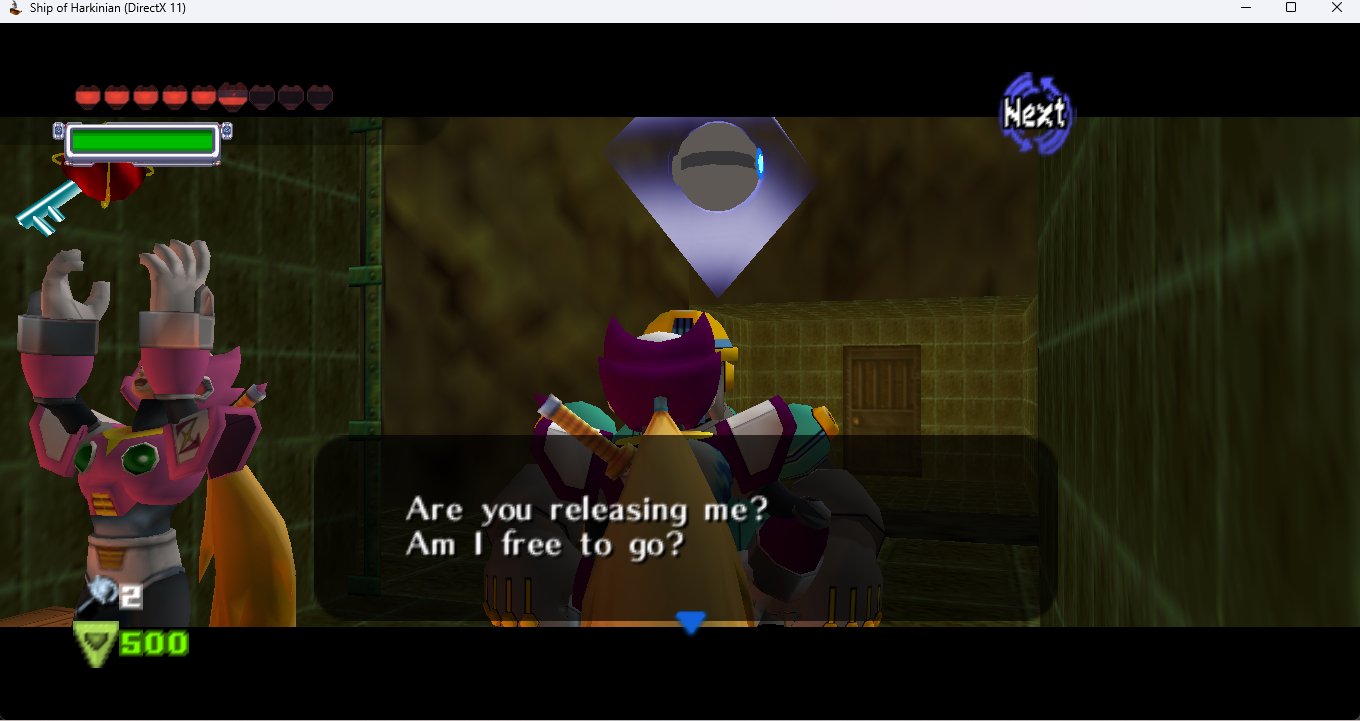Screen dimensions: 1360x721
Task: Maximize the game window
Action: (x=1291, y=8)
